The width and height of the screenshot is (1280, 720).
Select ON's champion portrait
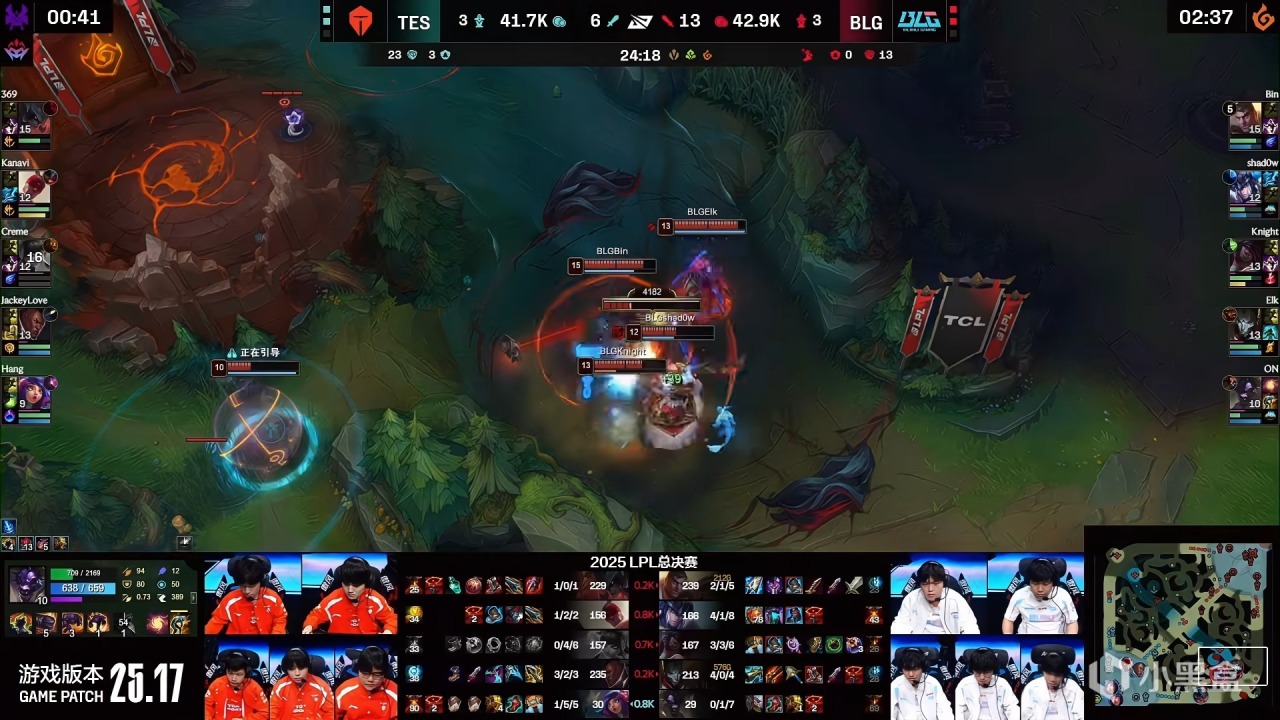tap(1245, 393)
